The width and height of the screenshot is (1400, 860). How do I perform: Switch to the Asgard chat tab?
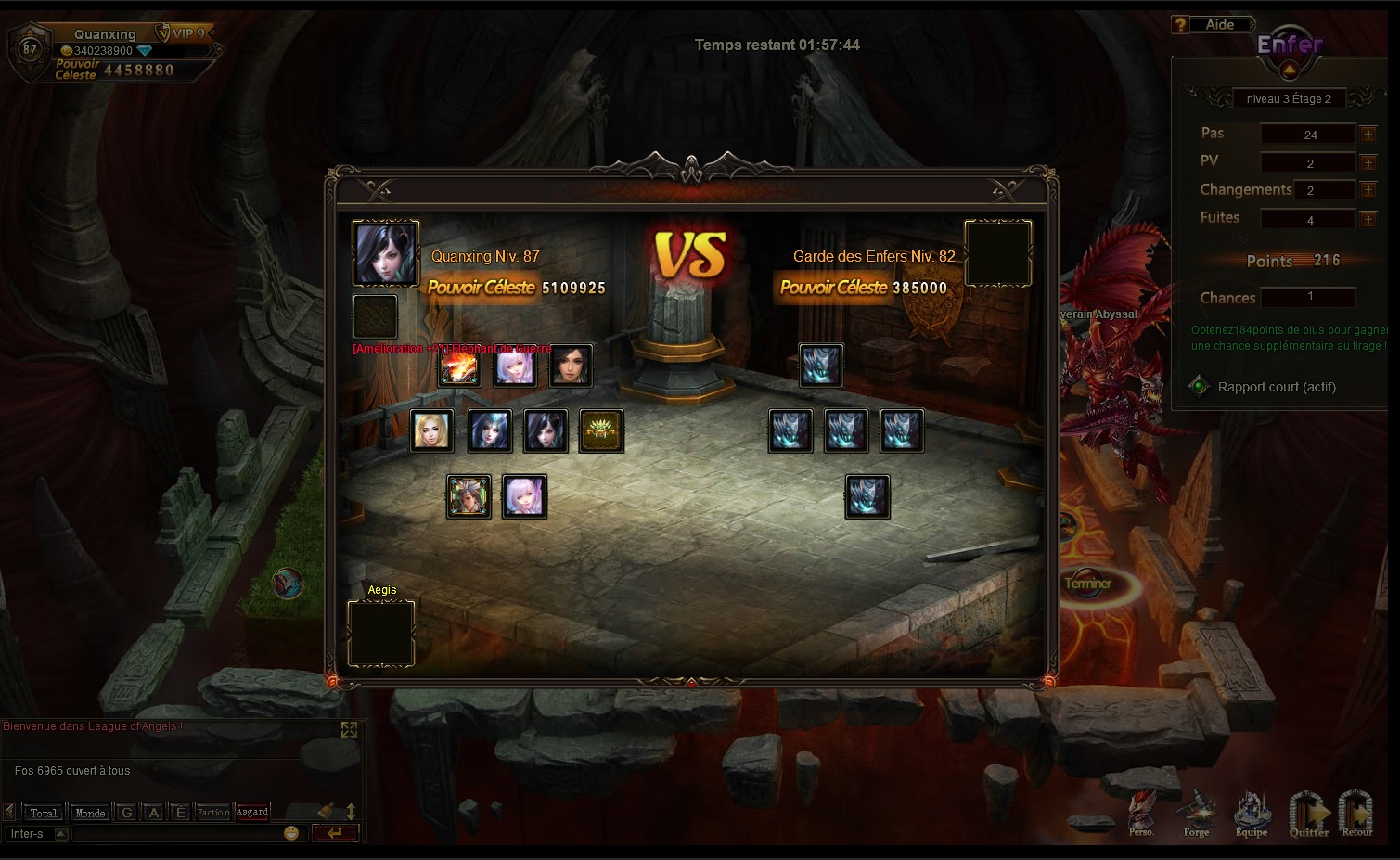[252, 812]
